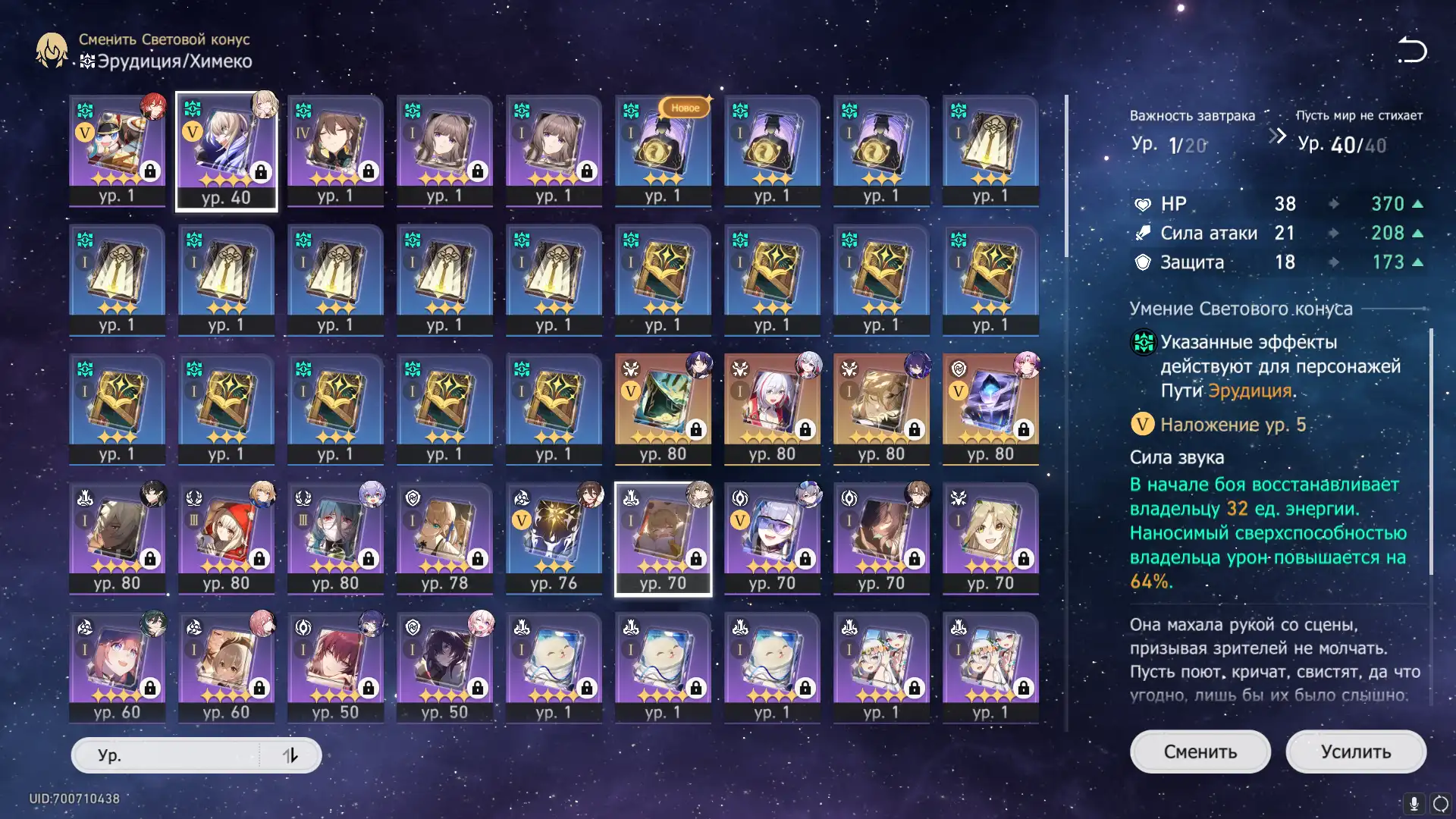Pick the highlighted level 70 light cone
The image size is (1456, 819).
pos(663,538)
